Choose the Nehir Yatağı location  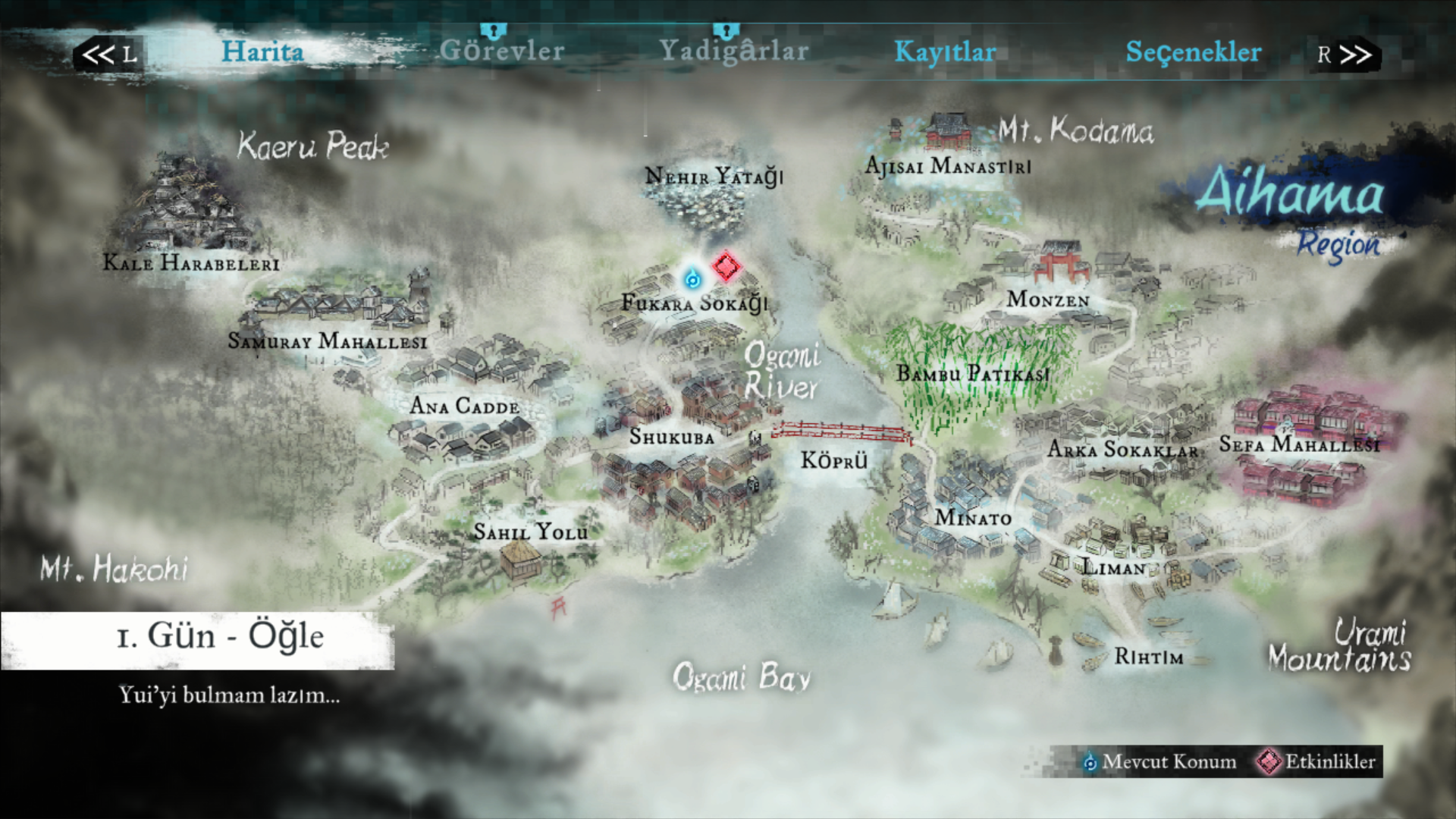coord(714,177)
